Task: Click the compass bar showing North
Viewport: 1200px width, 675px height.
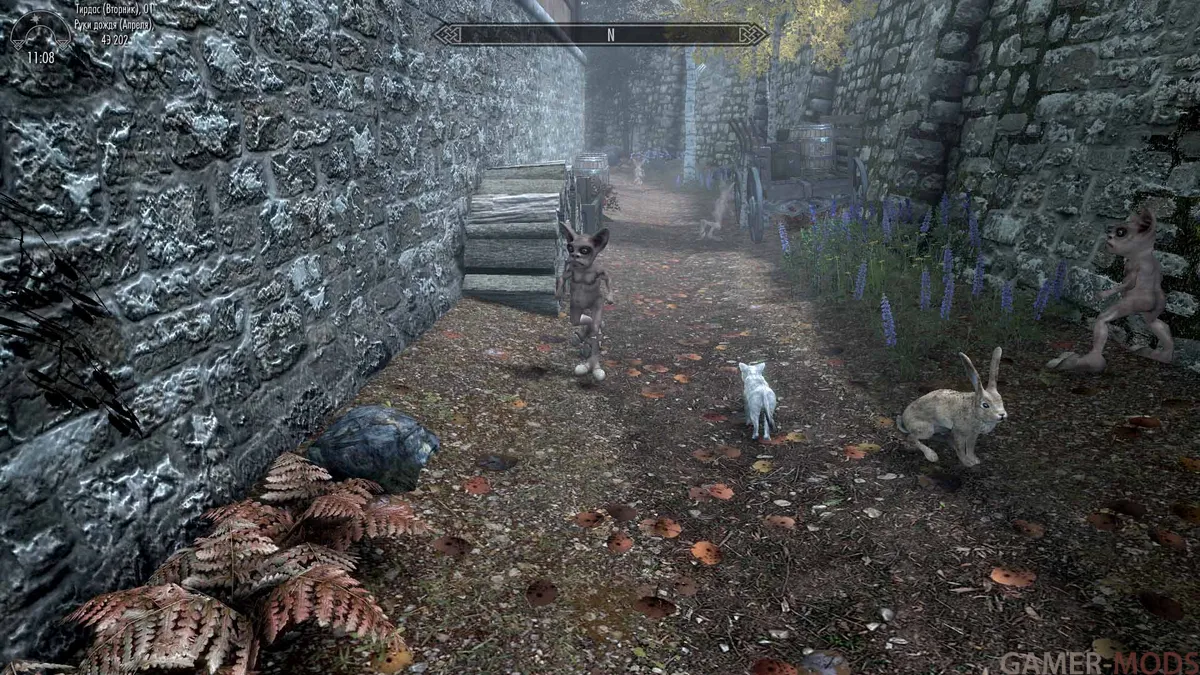Action: (x=601, y=34)
